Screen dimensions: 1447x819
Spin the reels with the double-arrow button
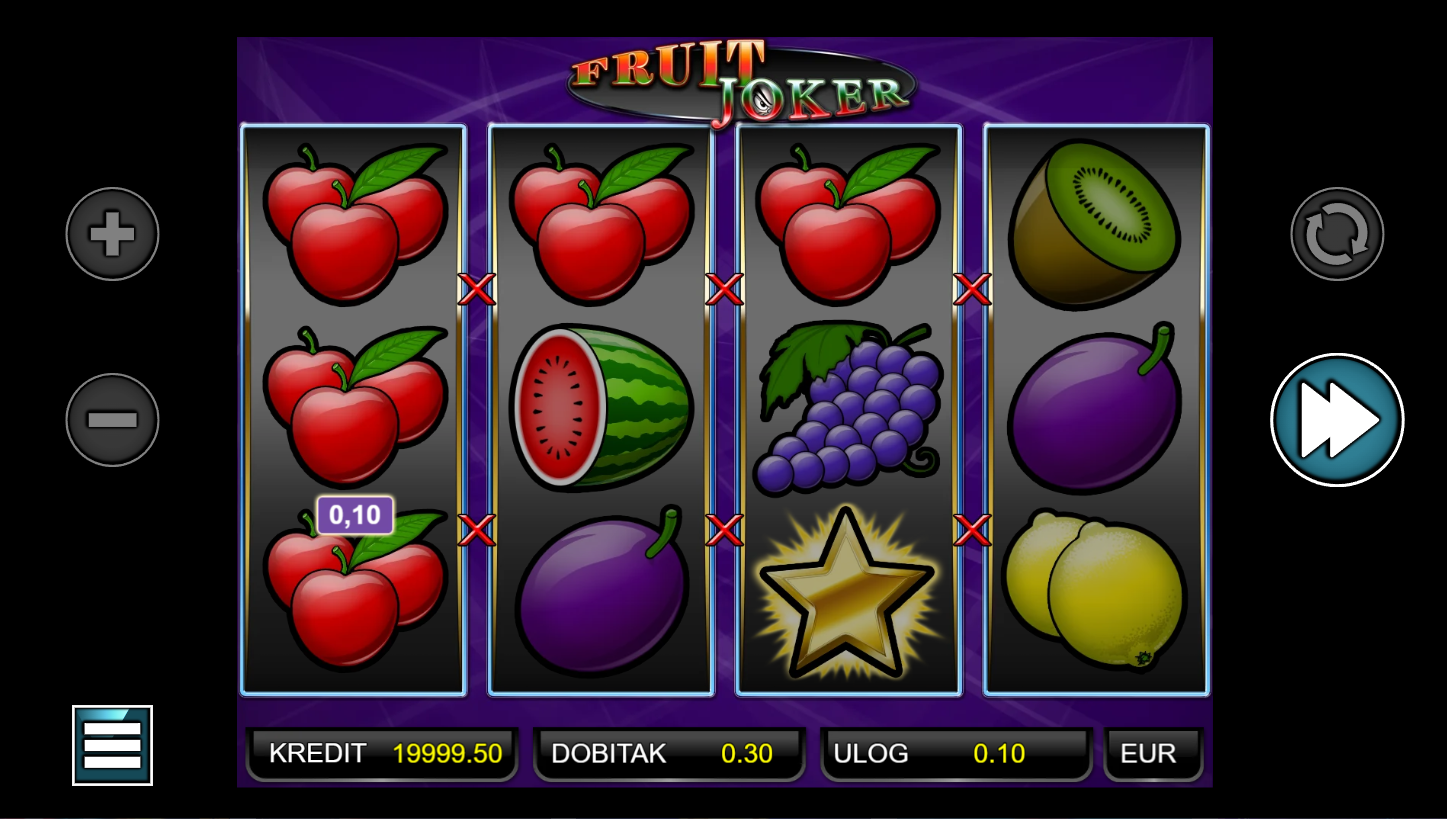[x=1337, y=420]
